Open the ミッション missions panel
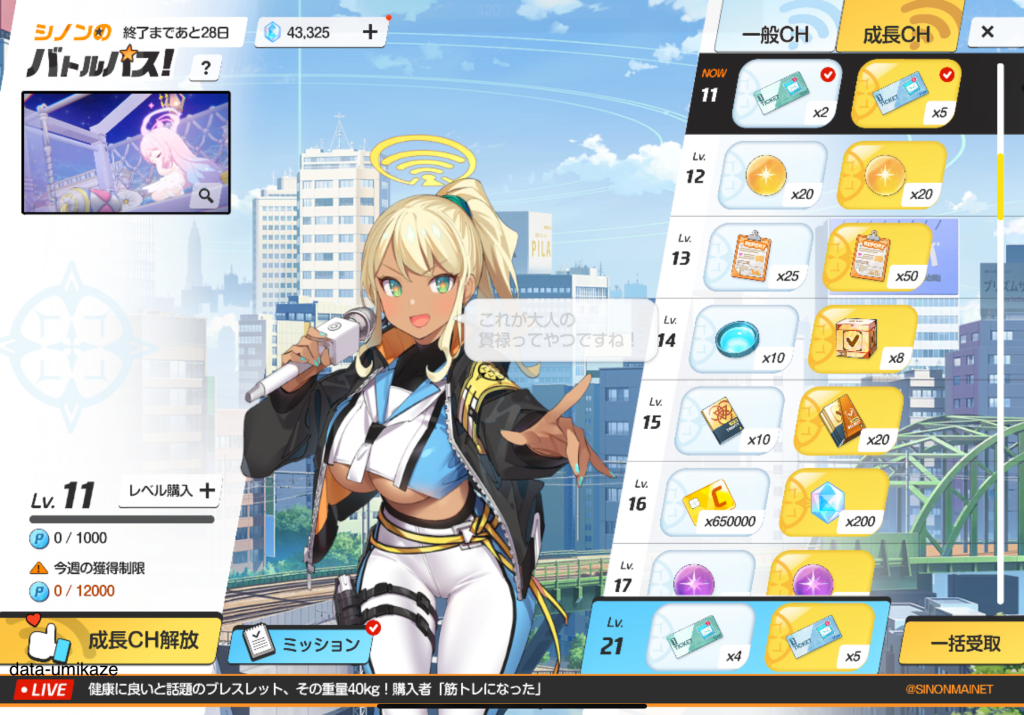 click(x=304, y=644)
